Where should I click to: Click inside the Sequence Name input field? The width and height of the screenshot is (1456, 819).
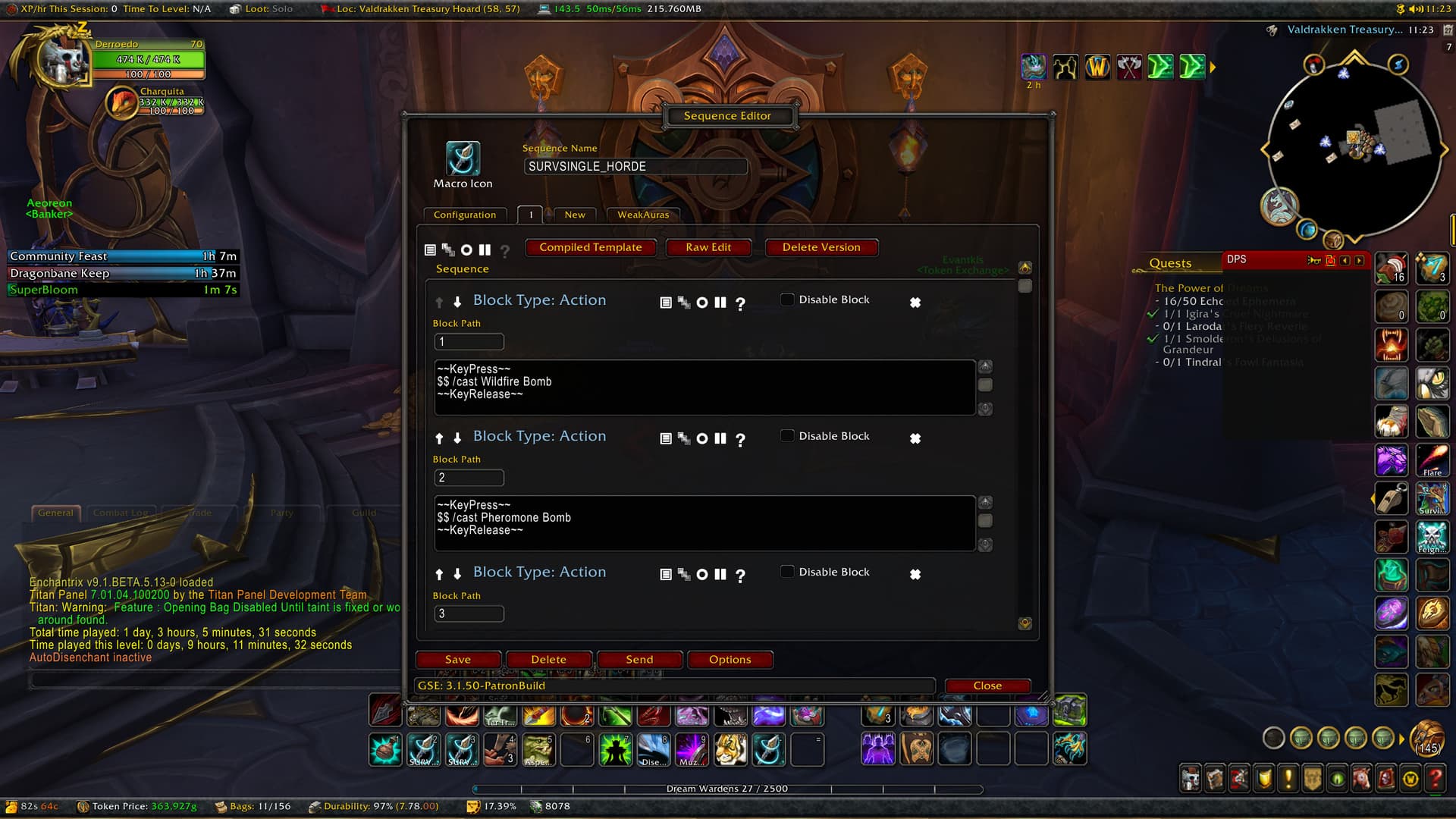tap(635, 166)
